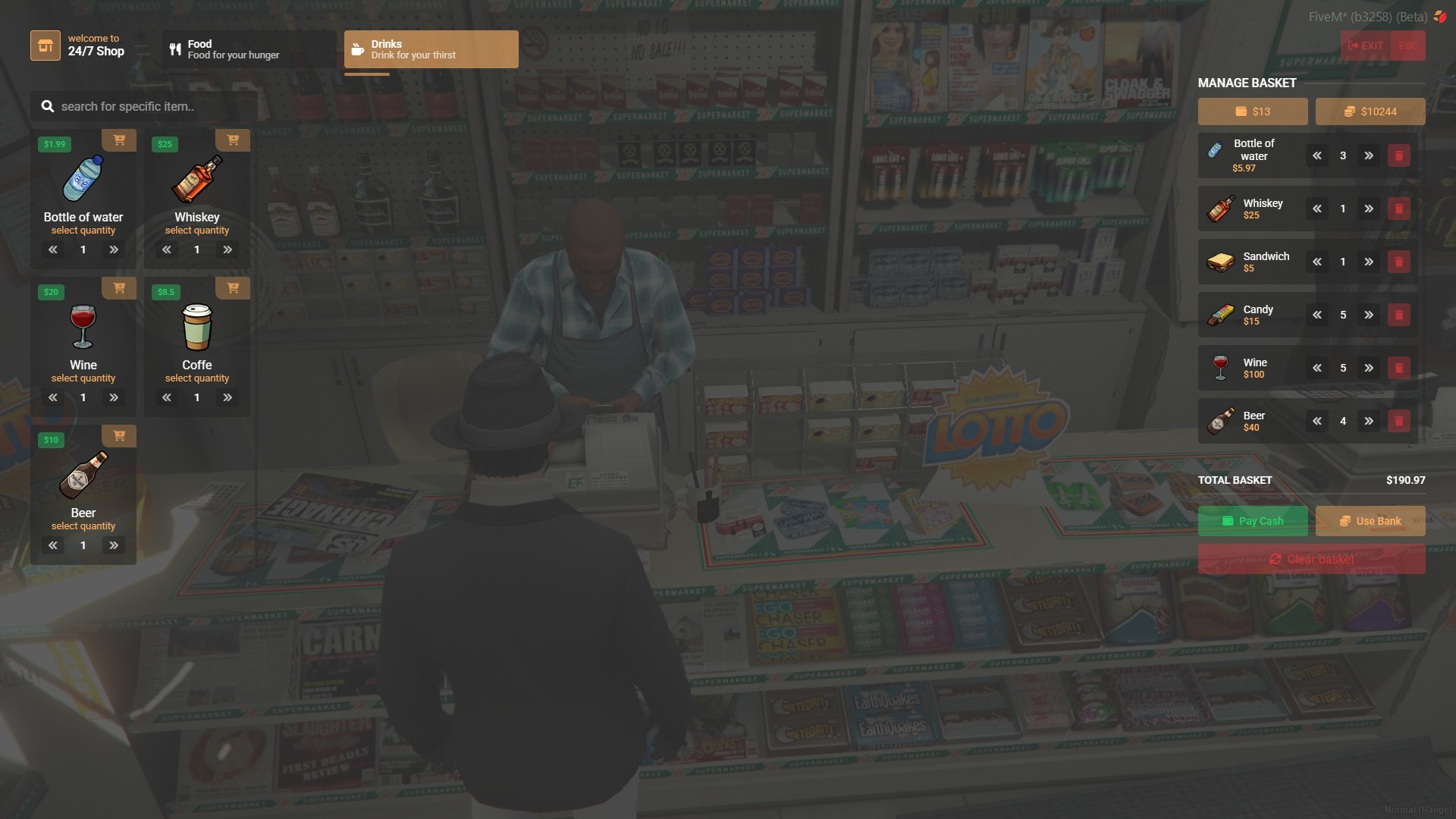Delete Whiskey from basket with trash icon
The height and width of the screenshot is (819, 1456).
[1399, 209]
